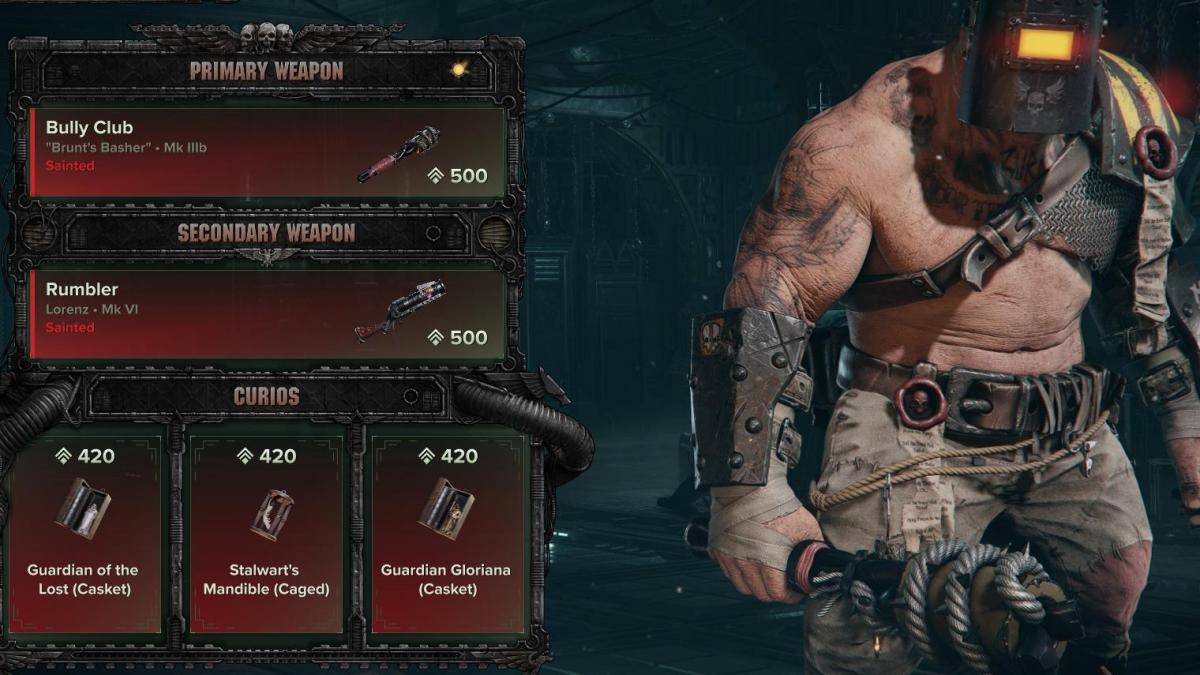Select the Rumbler secondary weapon slot
Screen dimensions: 1200x675
click(268, 314)
